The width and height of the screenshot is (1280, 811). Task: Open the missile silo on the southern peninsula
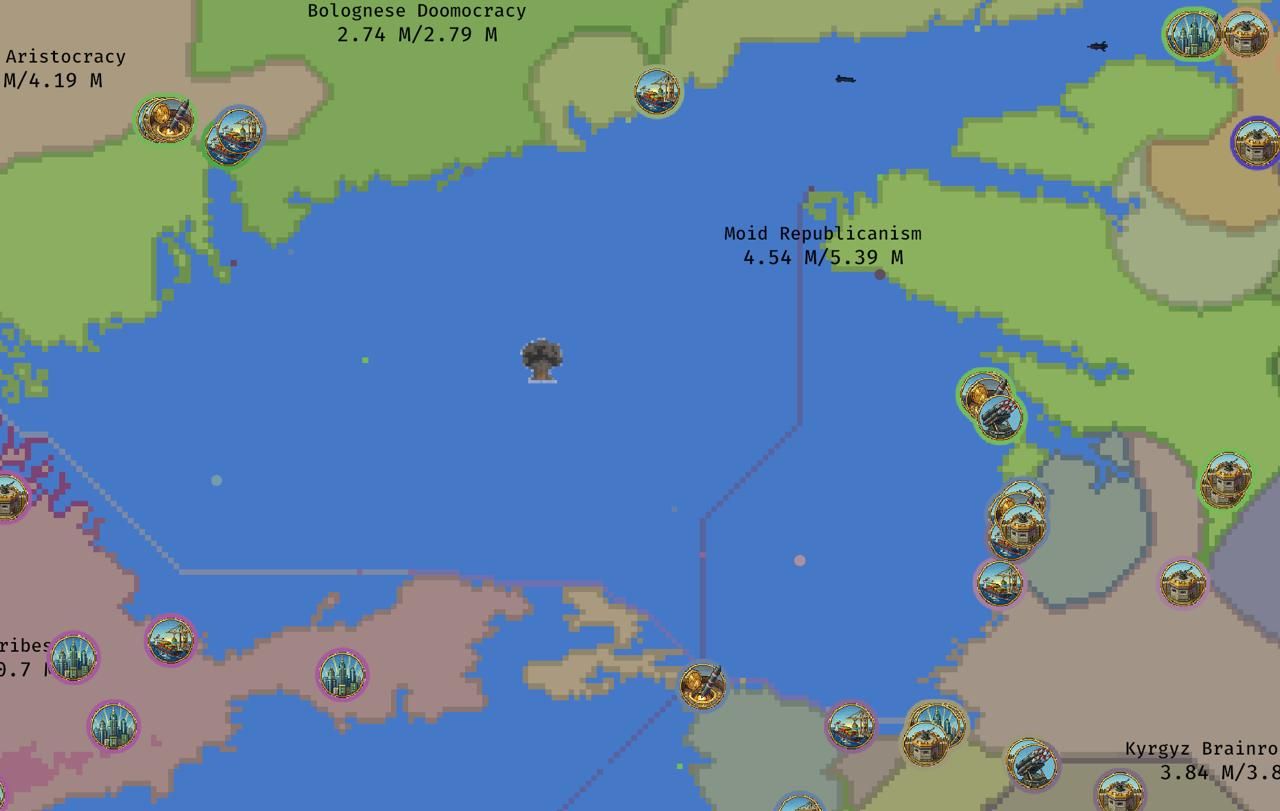click(x=703, y=687)
